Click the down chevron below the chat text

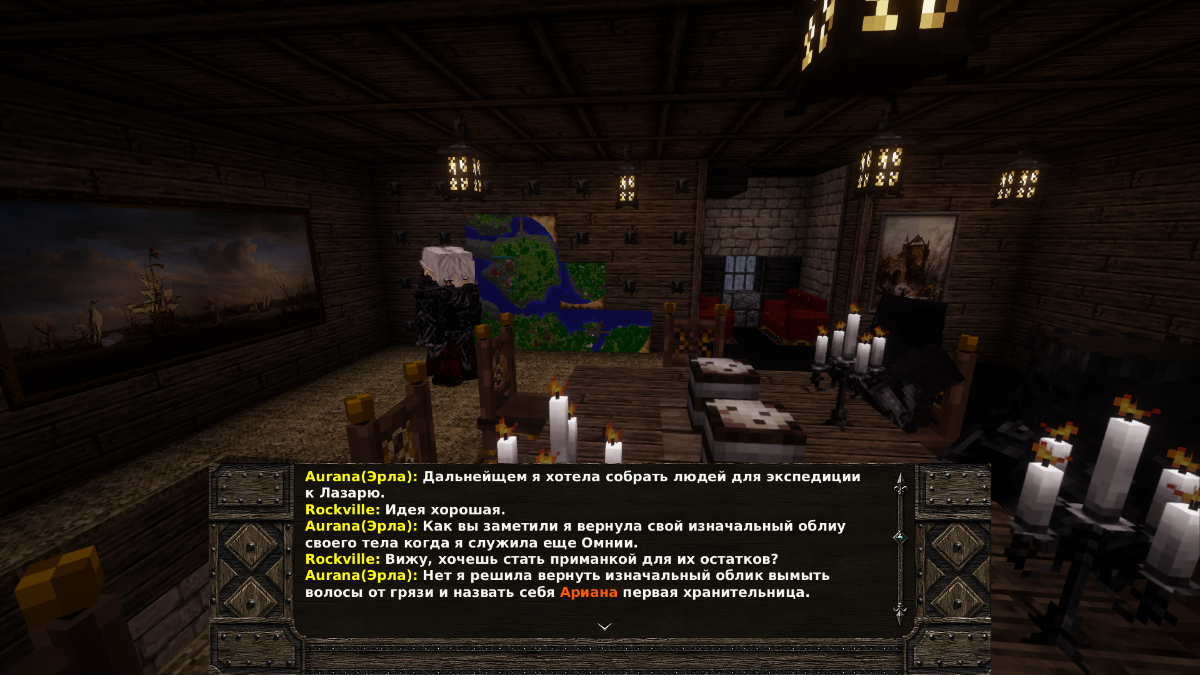coord(604,626)
